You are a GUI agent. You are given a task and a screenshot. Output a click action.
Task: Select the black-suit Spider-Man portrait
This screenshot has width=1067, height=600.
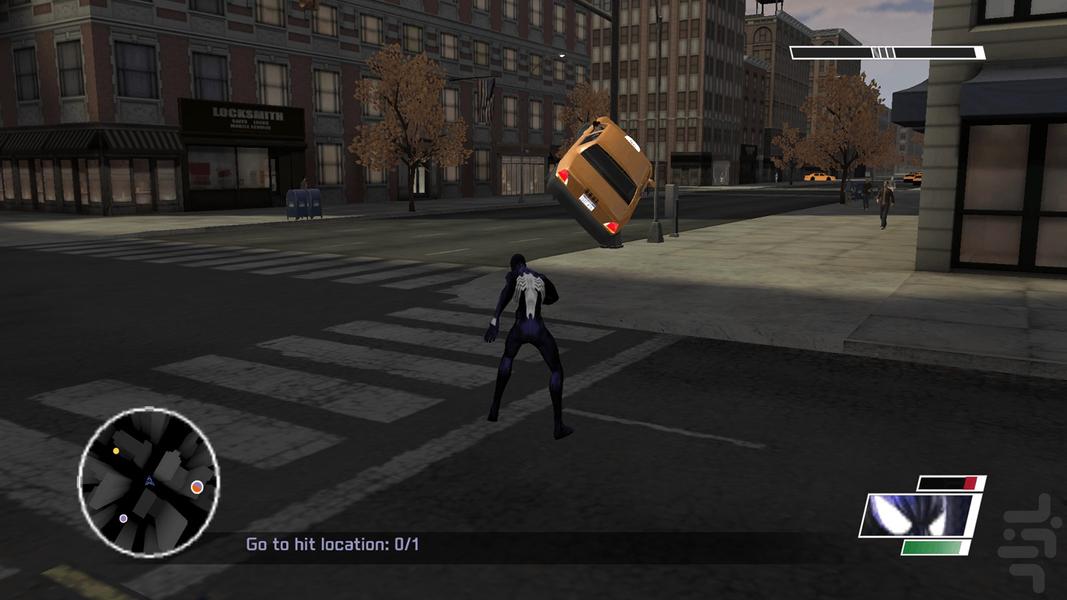pyautogui.click(x=920, y=515)
